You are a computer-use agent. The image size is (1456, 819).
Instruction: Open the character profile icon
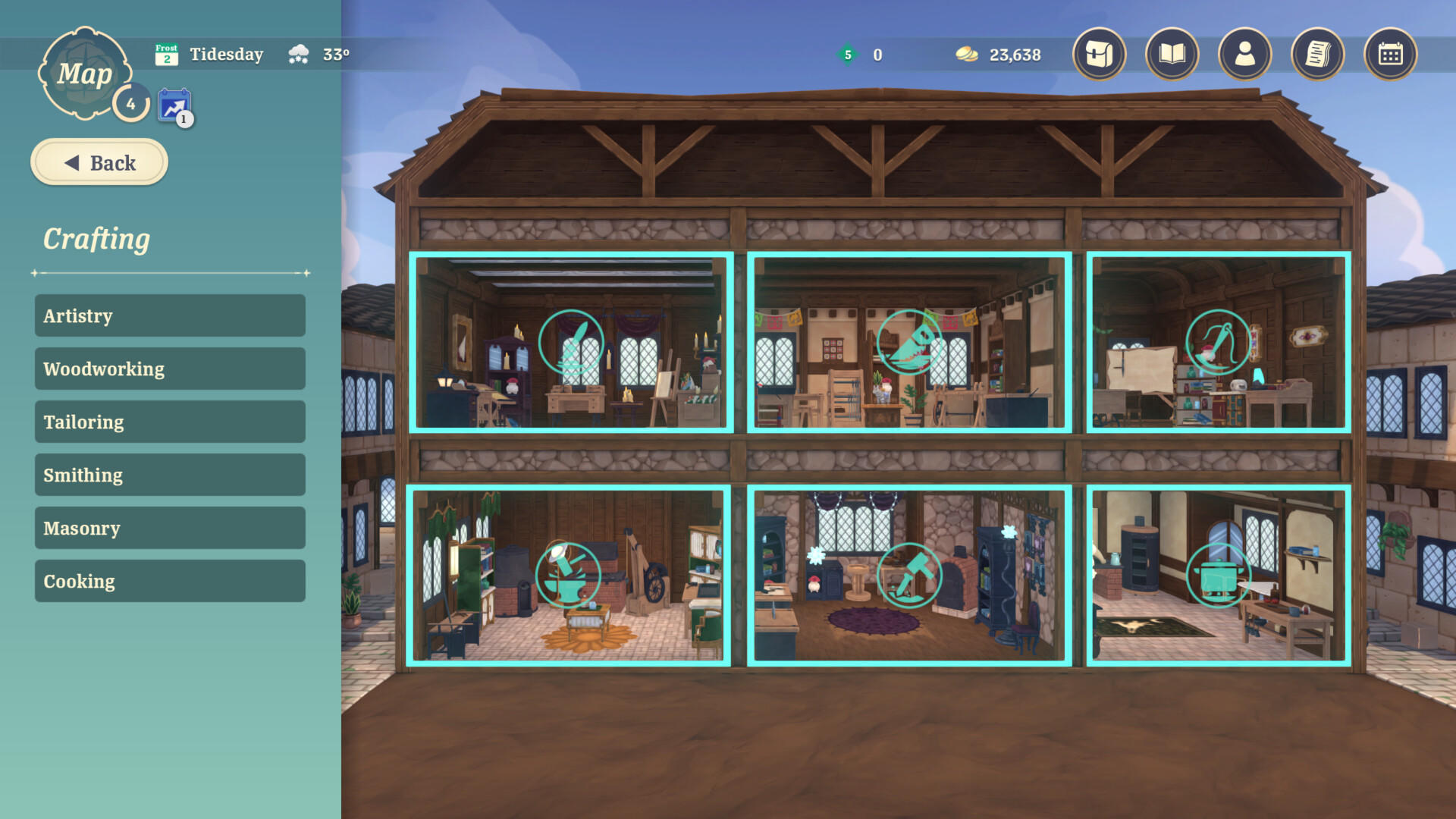pyautogui.click(x=1244, y=55)
